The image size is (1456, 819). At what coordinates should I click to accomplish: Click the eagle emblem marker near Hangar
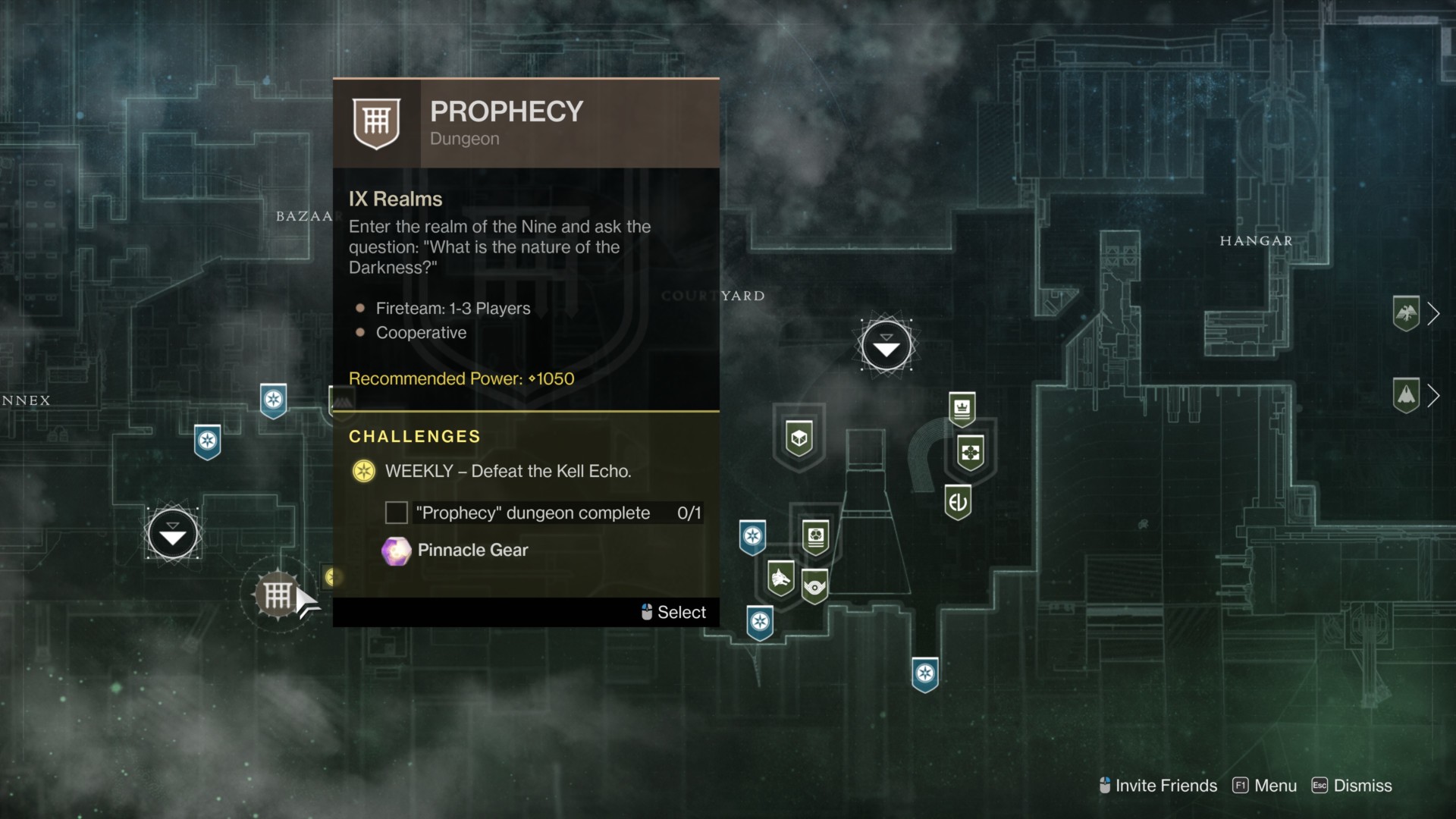pos(1407,313)
